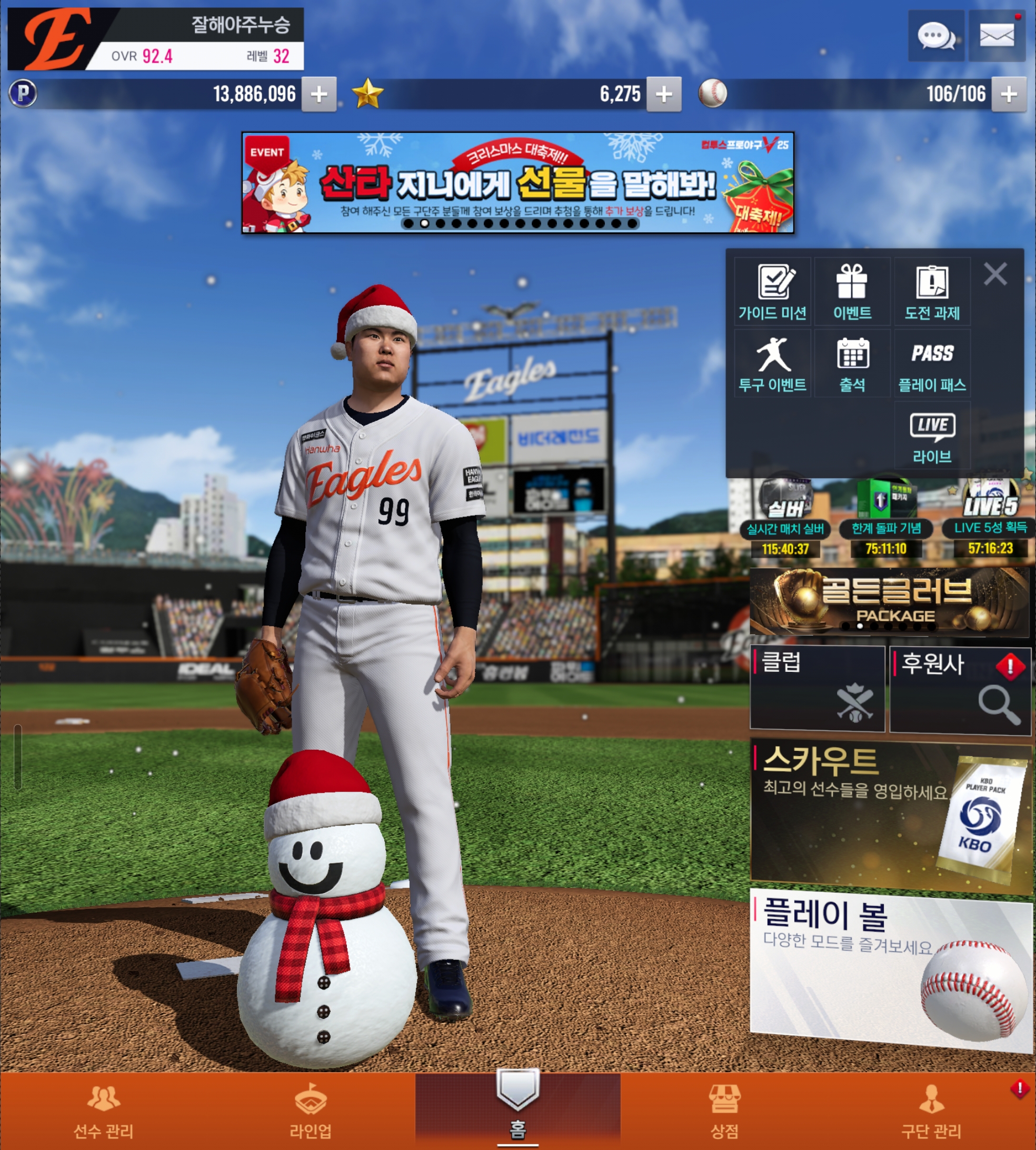Viewport: 1036px width, 1150px height.
Task: Switch to the 라인업 lineup tab
Action: coord(310,1111)
